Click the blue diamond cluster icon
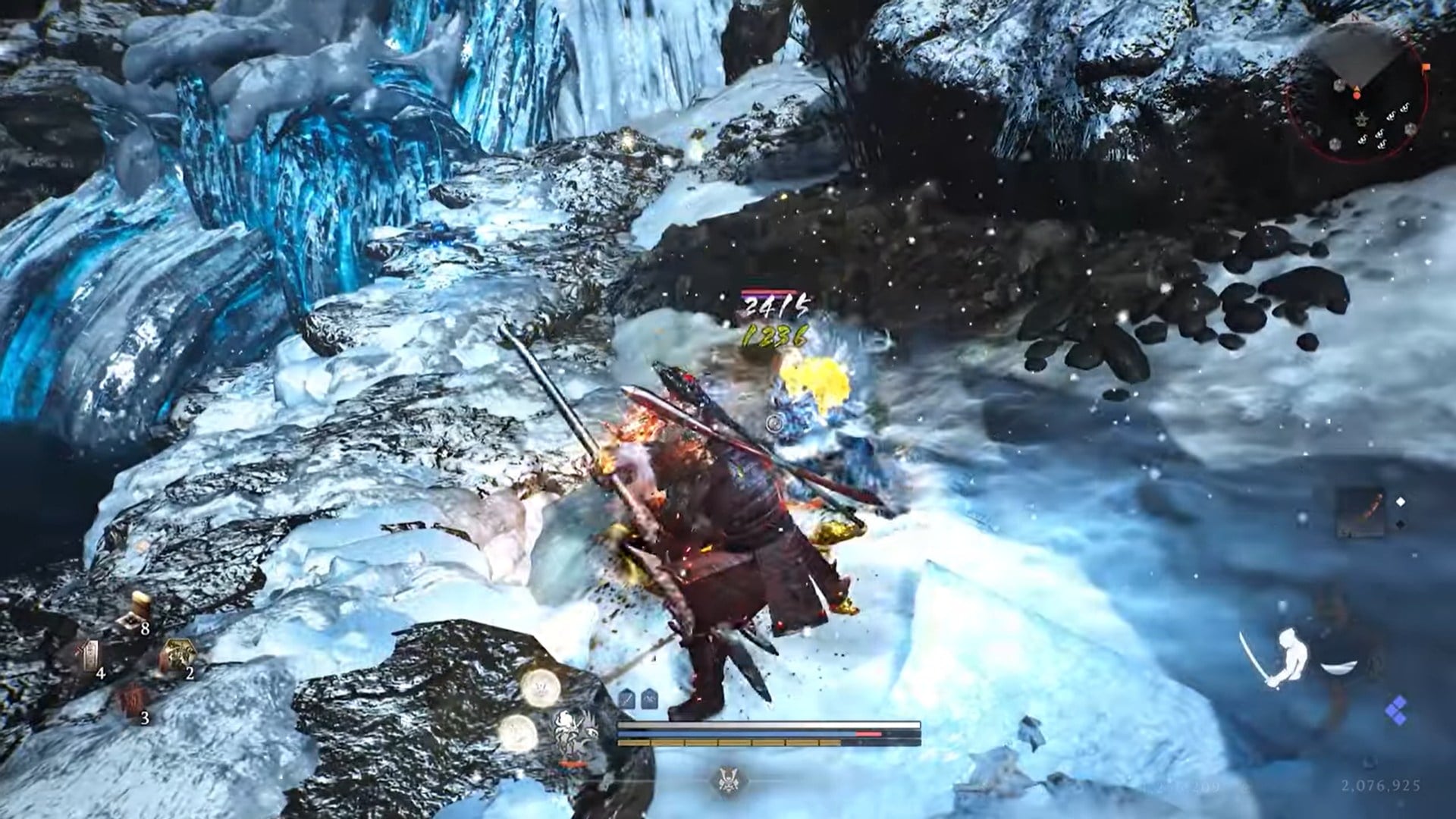 pos(1396,714)
